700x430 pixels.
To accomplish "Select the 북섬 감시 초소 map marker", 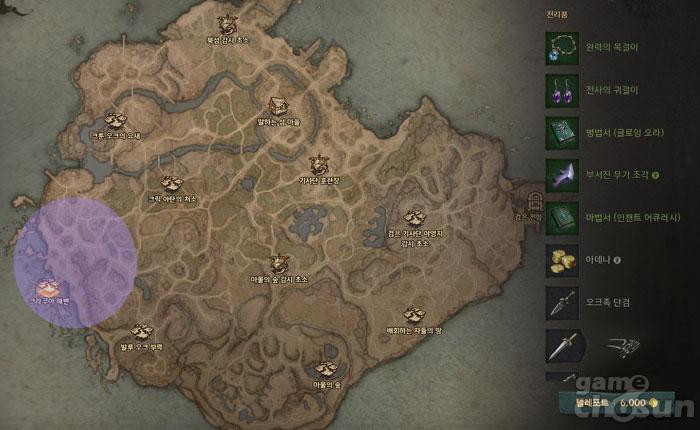I will pos(226,24).
